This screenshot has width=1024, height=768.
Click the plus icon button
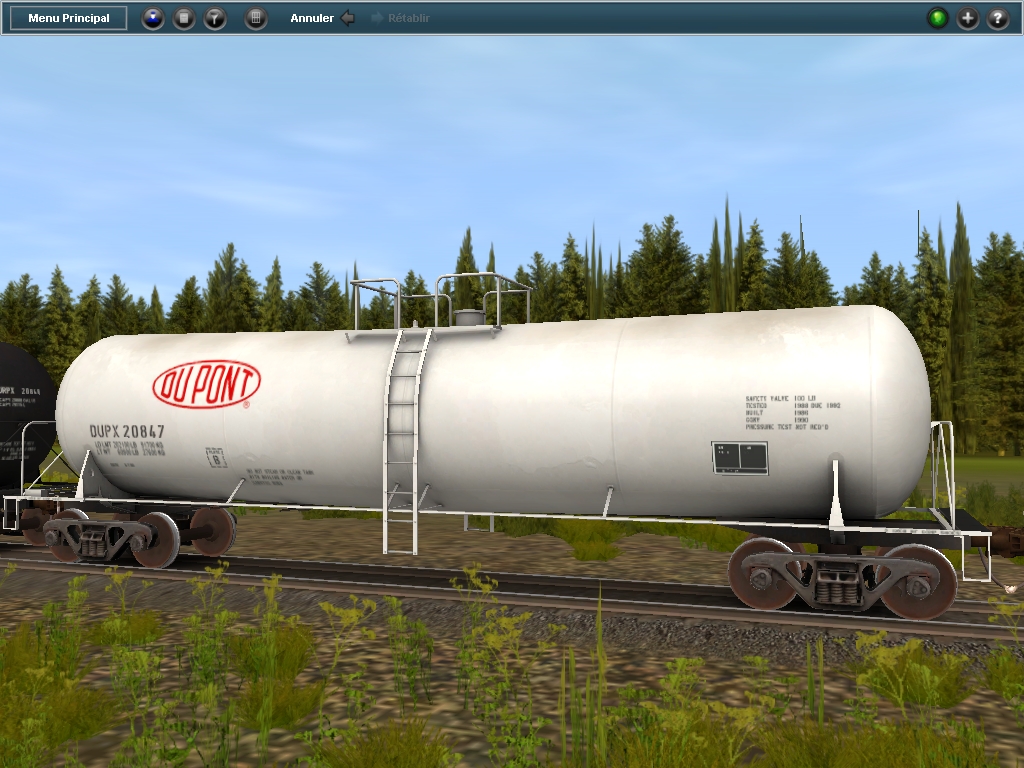tap(967, 18)
